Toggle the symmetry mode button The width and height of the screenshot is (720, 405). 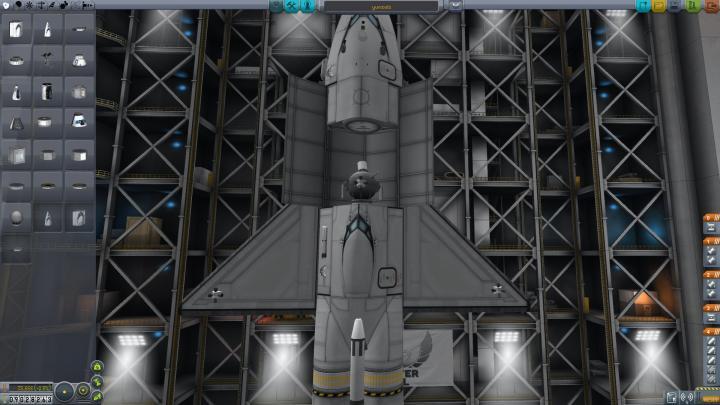[x=64, y=390]
